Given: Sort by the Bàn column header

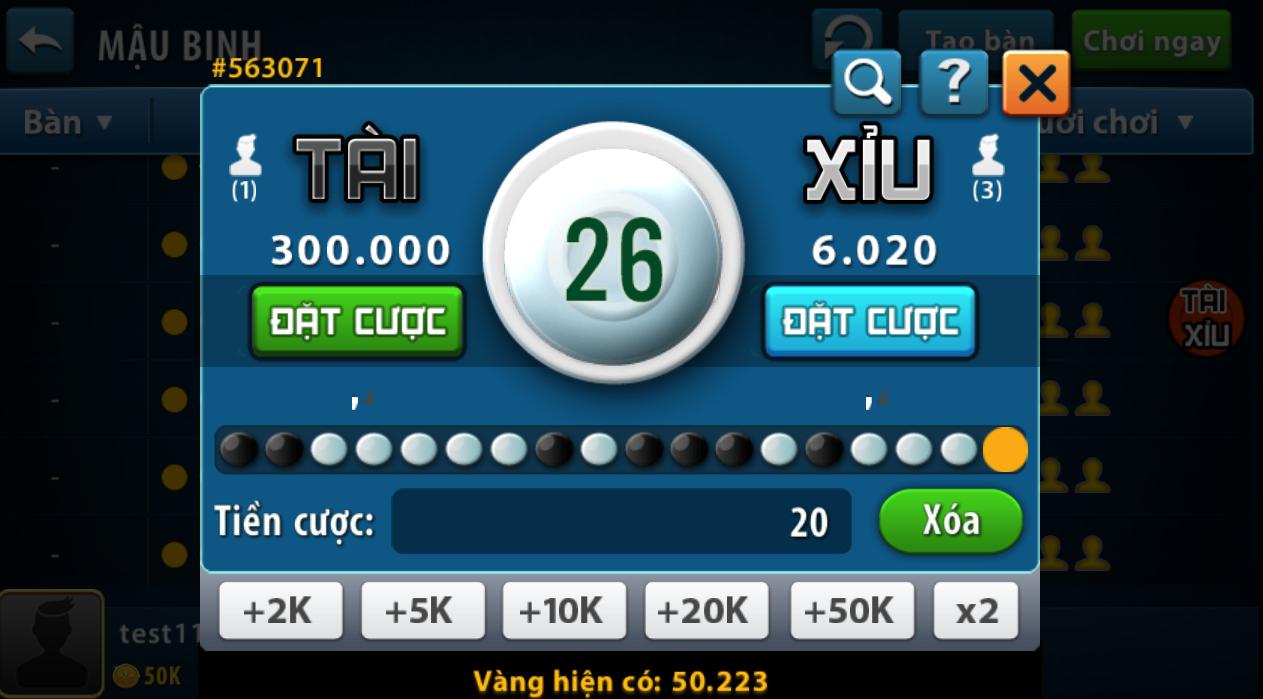Looking at the screenshot, I should click(x=68, y=123).
